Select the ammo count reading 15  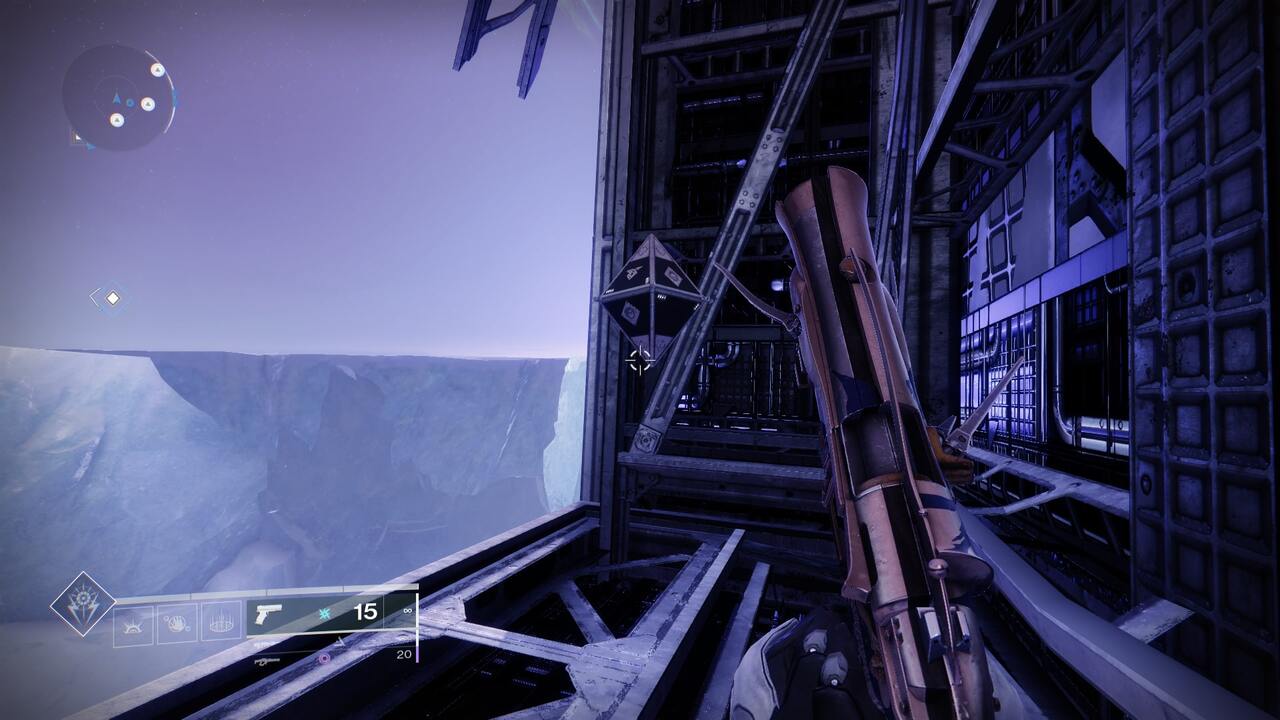click(x=364, y=611)
